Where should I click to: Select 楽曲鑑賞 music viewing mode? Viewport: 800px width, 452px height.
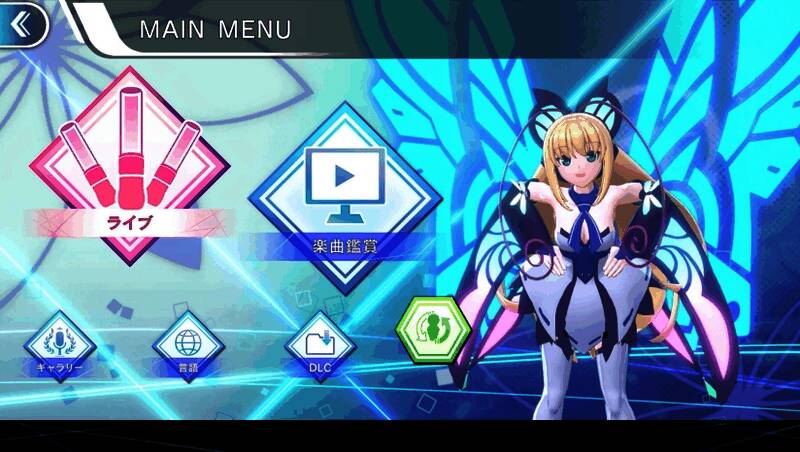[x=343, y=190]
